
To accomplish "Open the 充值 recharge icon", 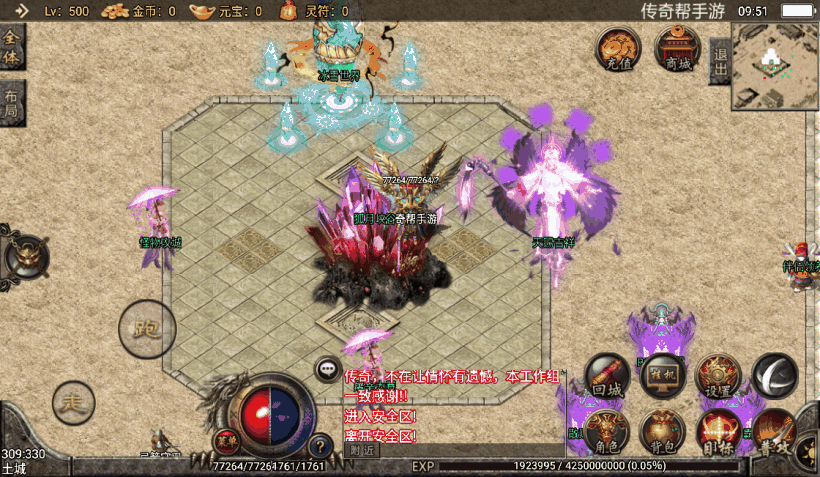I will (618, 48).
